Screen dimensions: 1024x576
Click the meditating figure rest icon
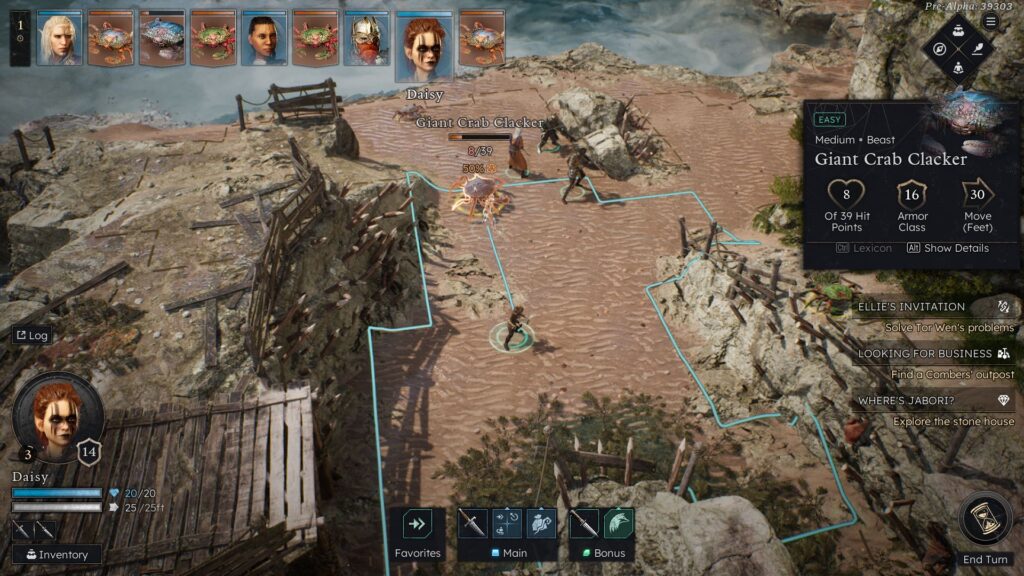click(x=959, y=67)
